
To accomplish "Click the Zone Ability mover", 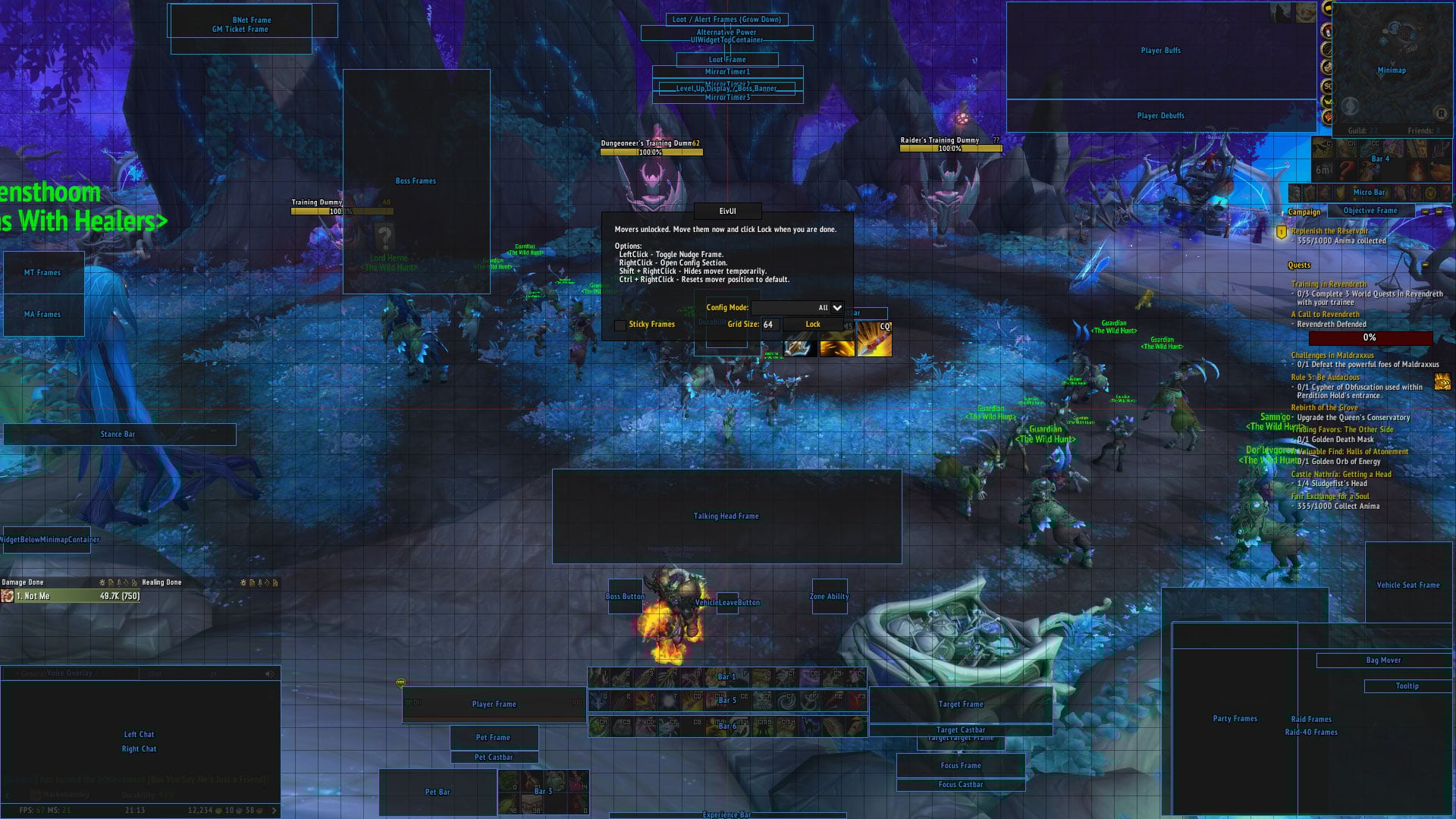I will (829, 597).
